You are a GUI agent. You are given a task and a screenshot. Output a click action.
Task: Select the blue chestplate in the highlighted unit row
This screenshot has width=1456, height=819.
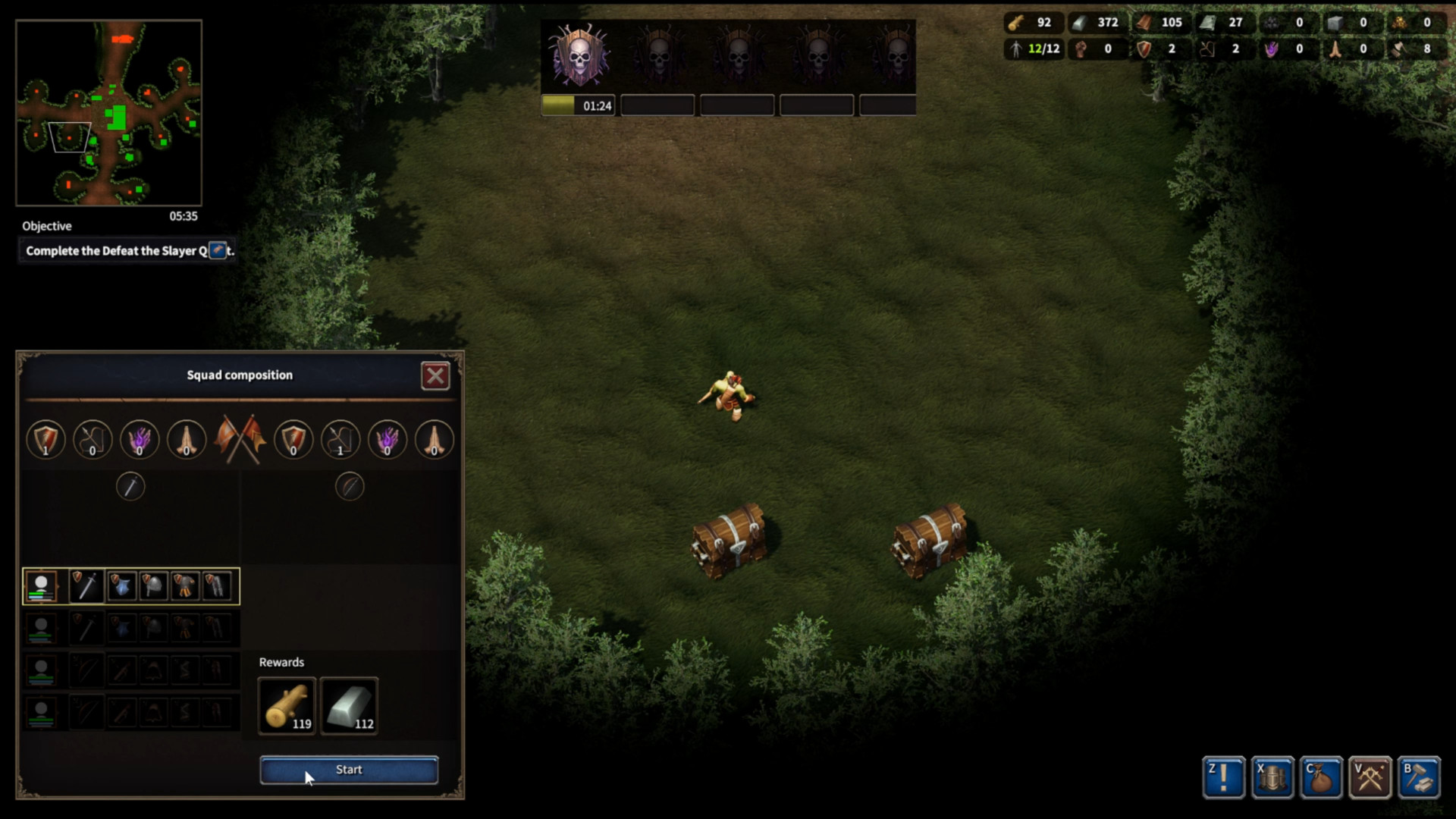[x=121, y=586]
